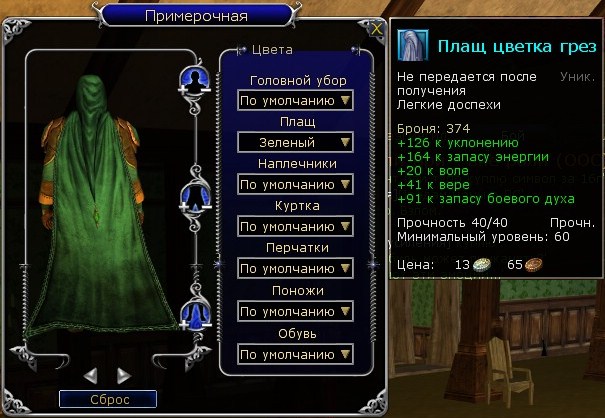The height and width of the screenshot is (418, 605).
Task: Toggle the head silhouette slot icon
Action: (x=192, y=79)
